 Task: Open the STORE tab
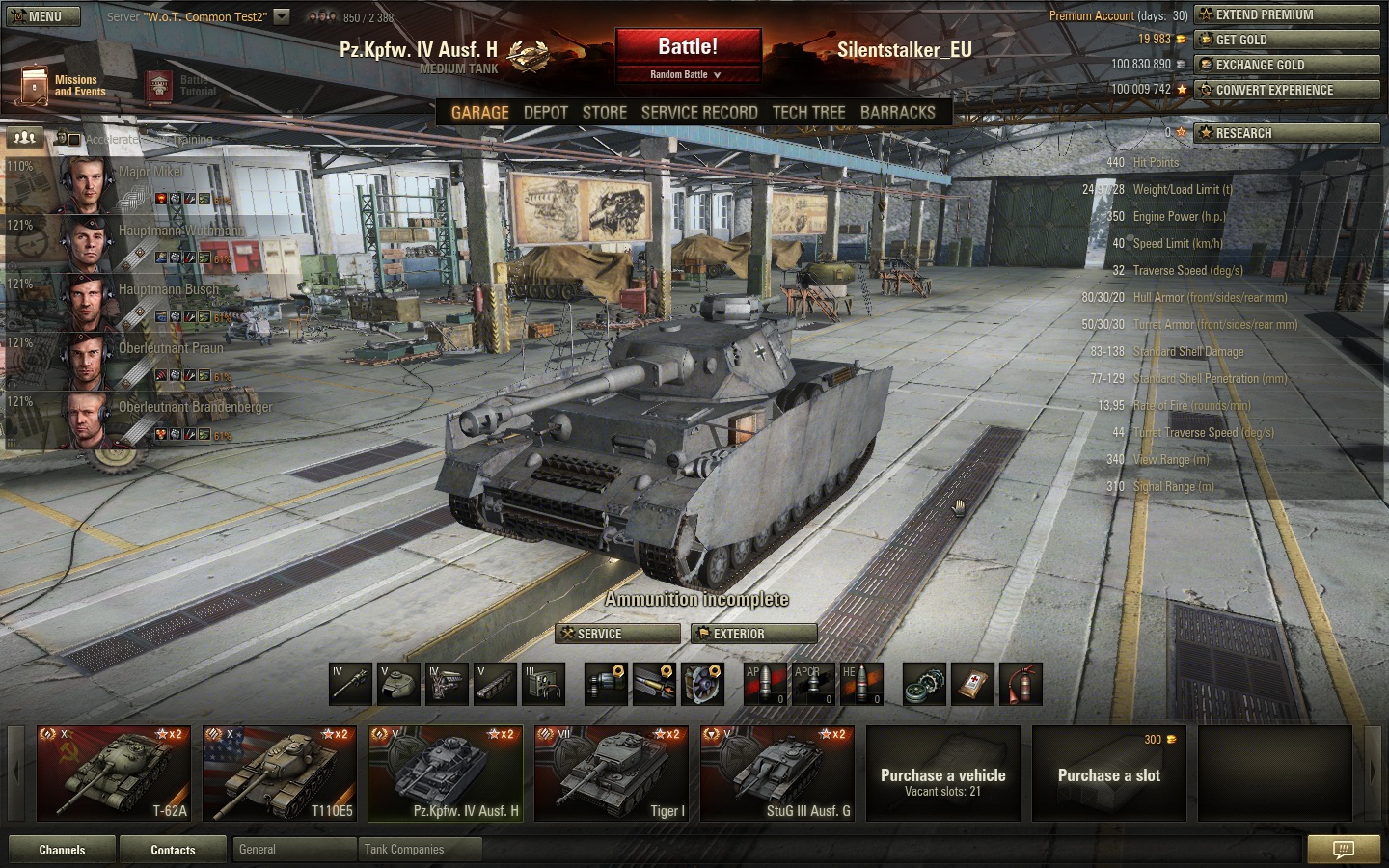(x=605, y=113)
